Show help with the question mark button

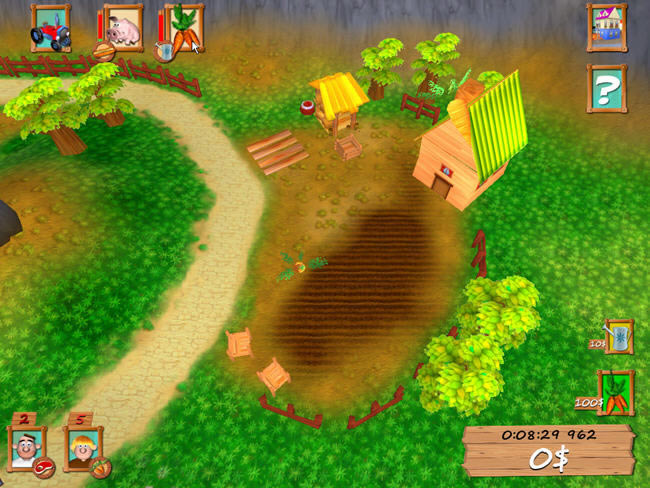[x=606, y=89]
